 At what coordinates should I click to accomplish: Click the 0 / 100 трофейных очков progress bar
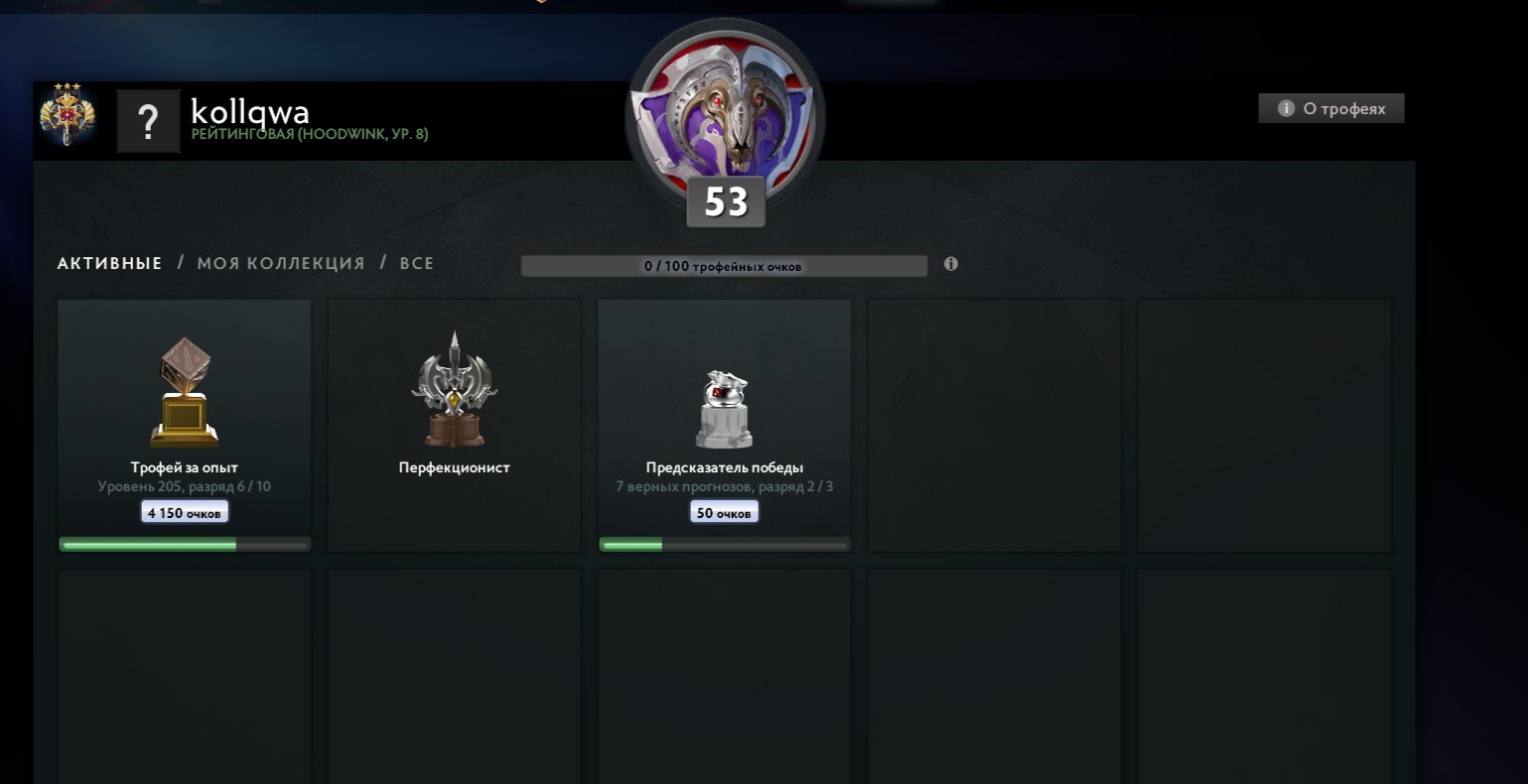(x=724, y=265)
